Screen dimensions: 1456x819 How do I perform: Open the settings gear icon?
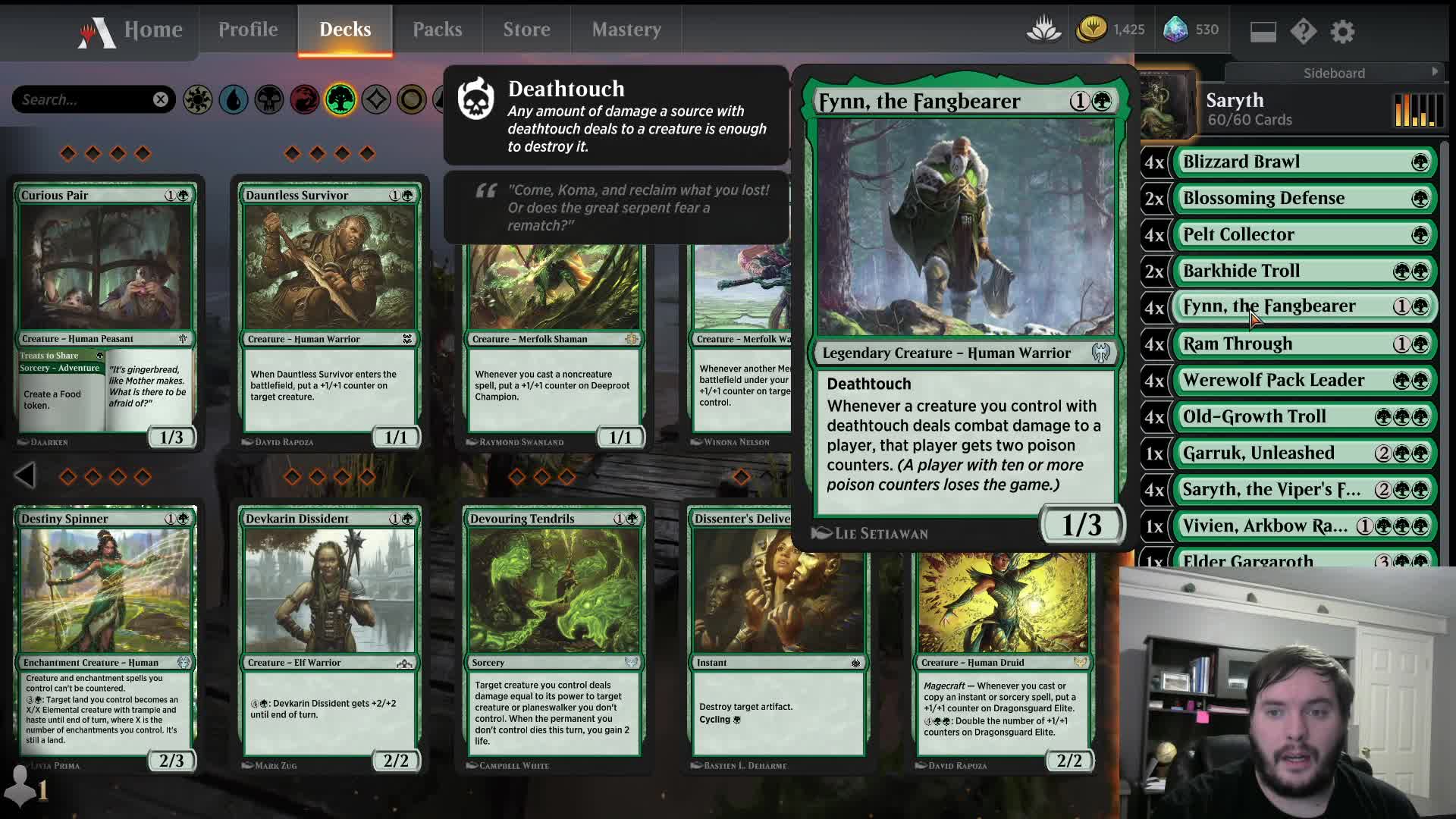(1343, 31)
